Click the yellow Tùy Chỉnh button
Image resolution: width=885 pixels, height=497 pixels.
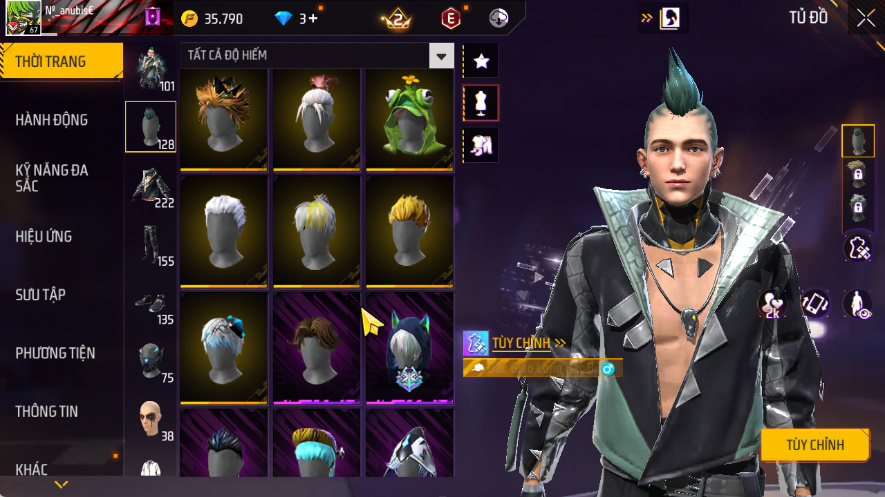pos(815,444)
